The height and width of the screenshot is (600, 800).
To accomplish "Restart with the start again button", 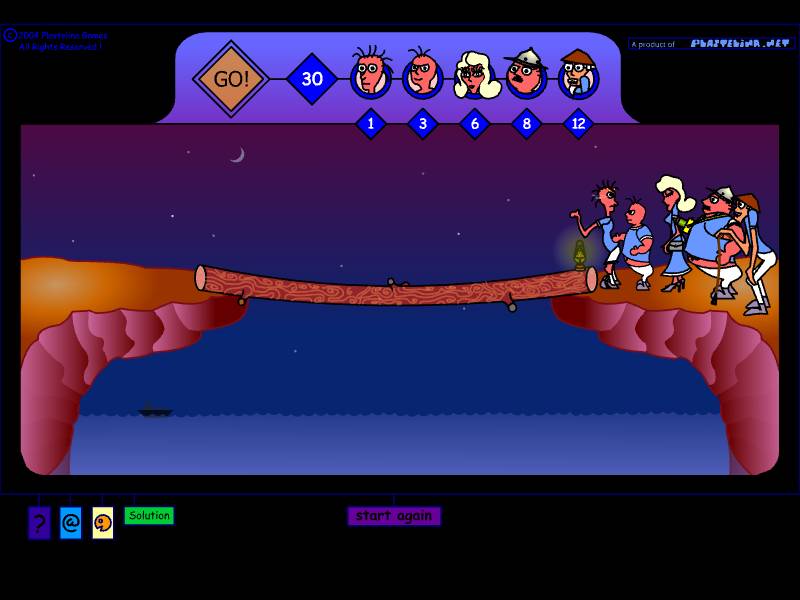I will [394, 516].
